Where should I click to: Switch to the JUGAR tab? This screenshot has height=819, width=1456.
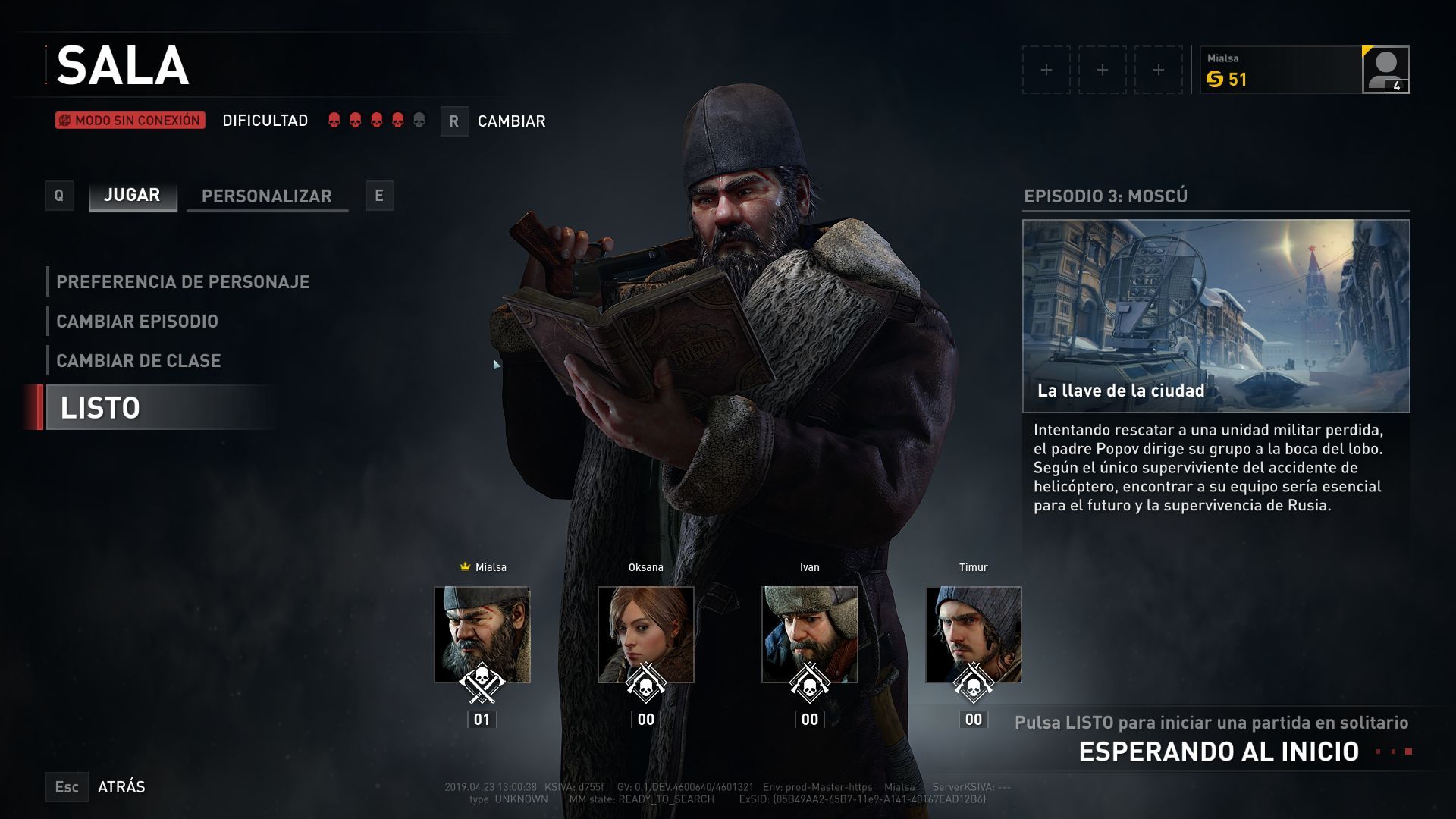[x=133, y=196]
